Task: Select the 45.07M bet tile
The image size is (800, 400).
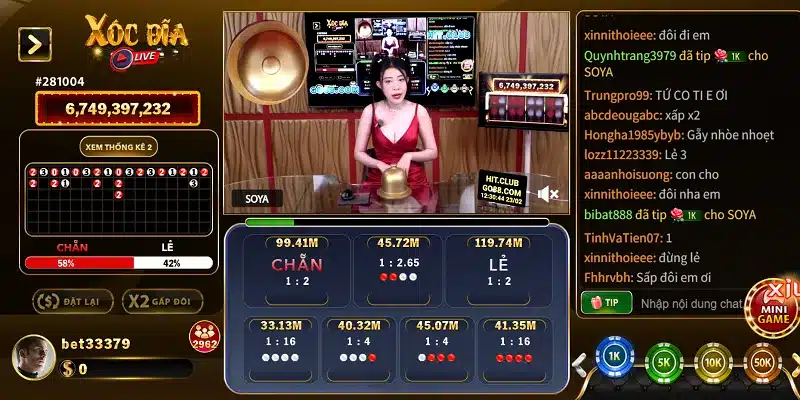Action: tap(435, 345)
